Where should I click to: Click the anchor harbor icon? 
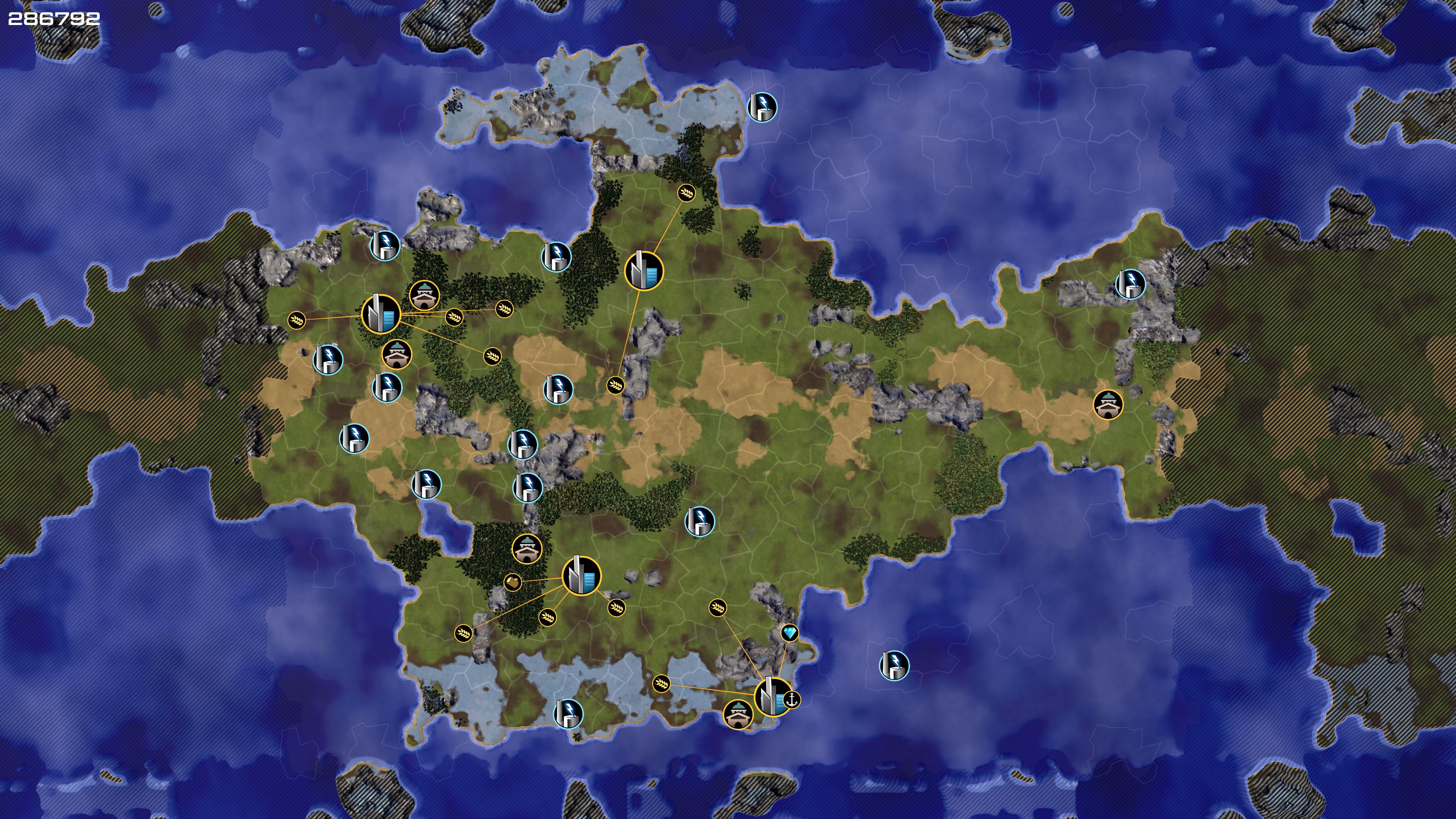[793, 700]
